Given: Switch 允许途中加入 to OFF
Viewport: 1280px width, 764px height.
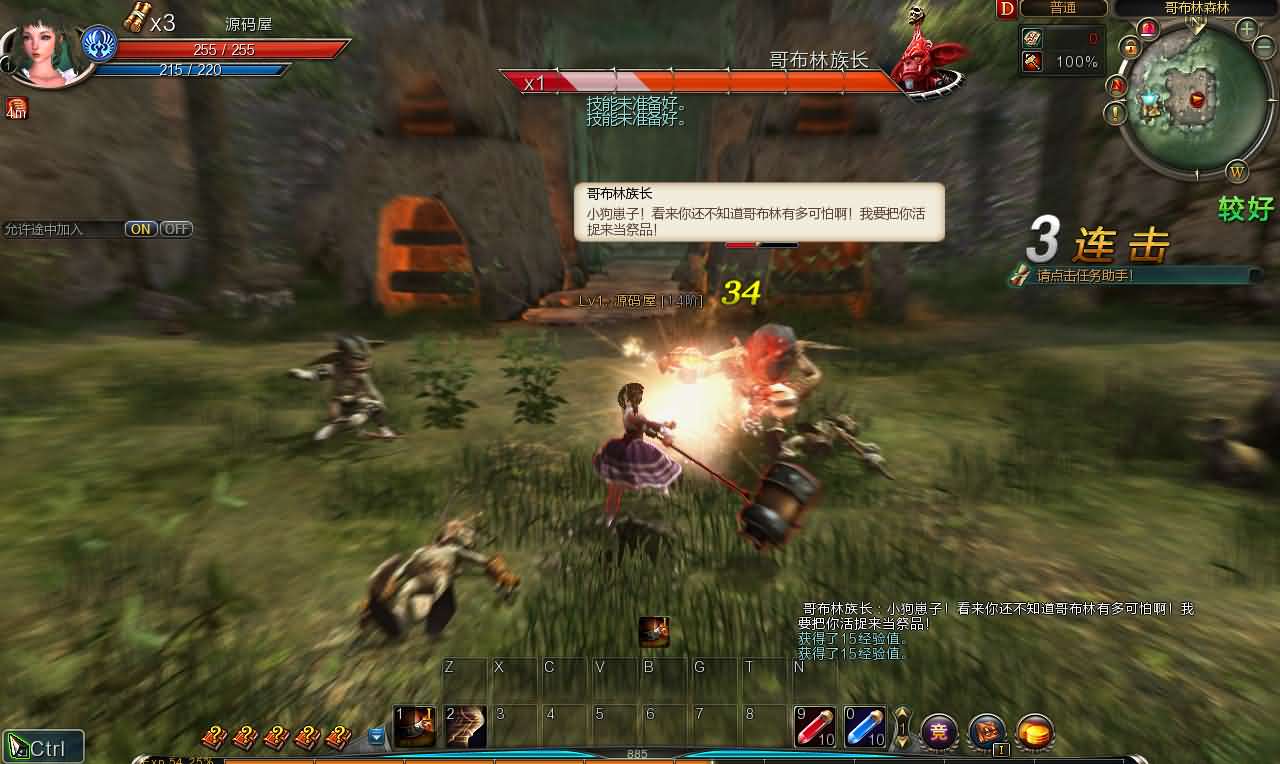Looking at the screenshot, I should tap(176, 228).
